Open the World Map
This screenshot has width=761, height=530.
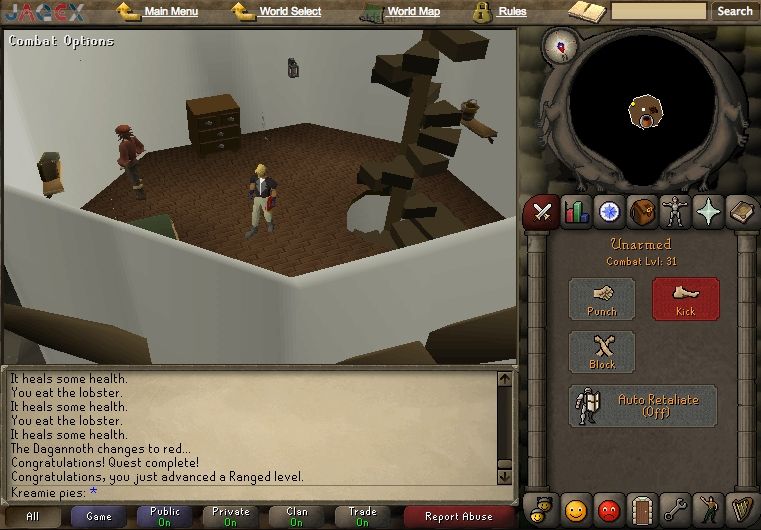pos(413,12)
